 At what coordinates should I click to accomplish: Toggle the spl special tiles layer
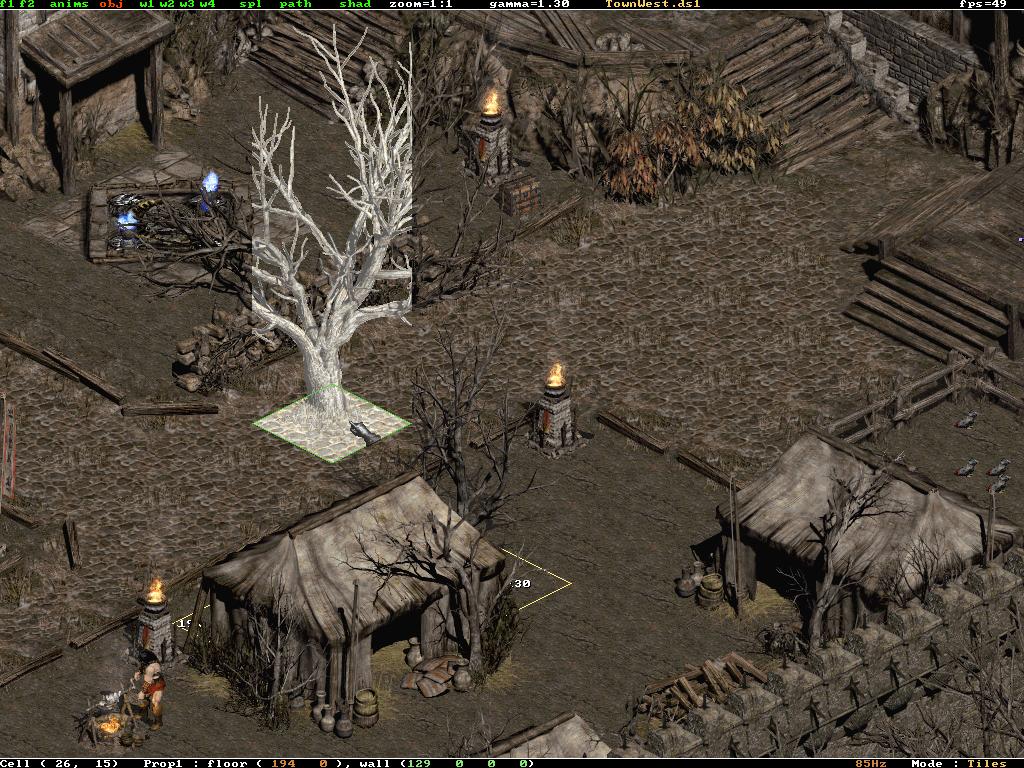point(250,4)
